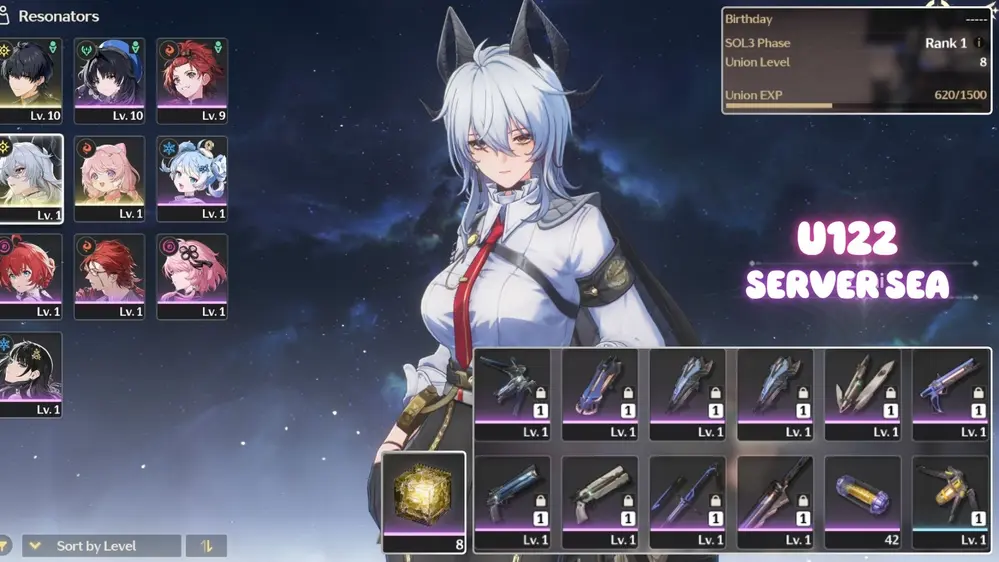The width and height of the screenshot is (999, 562).
Task: Select the black-haired resonator with gold hairpin
Action: 30,374
